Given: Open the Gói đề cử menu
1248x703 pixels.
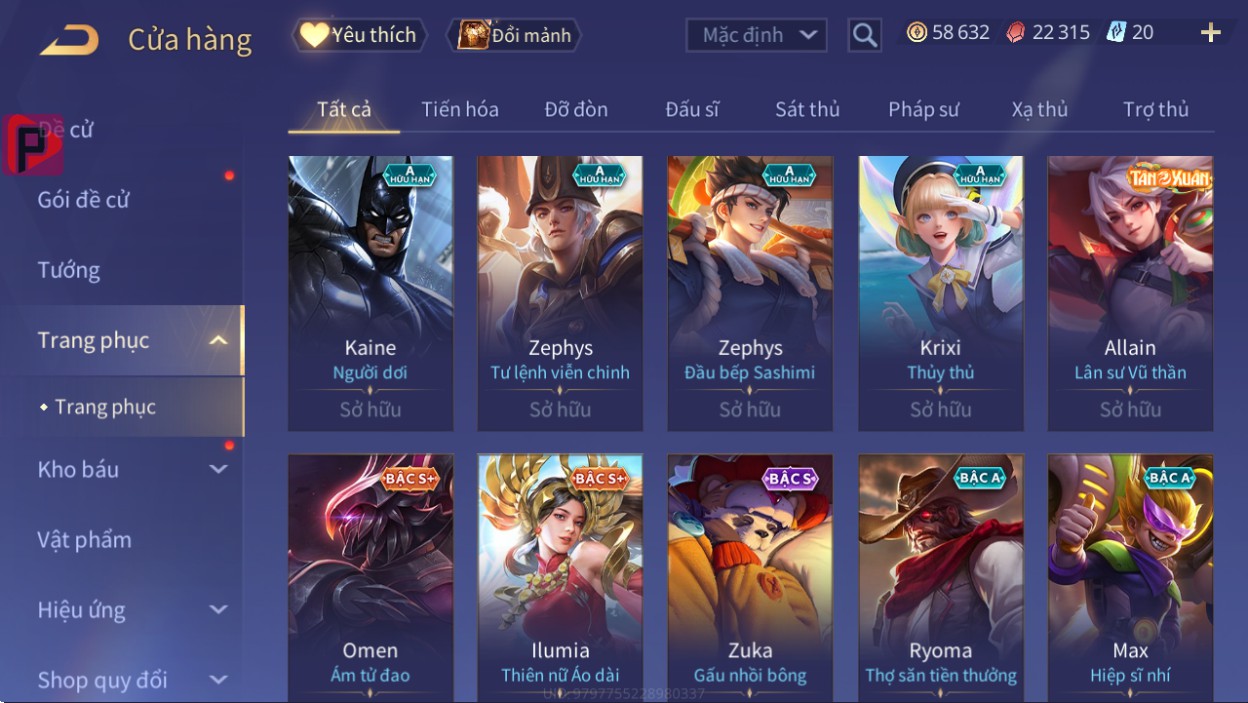Looking at the screenshot, I should click(84, 200).
